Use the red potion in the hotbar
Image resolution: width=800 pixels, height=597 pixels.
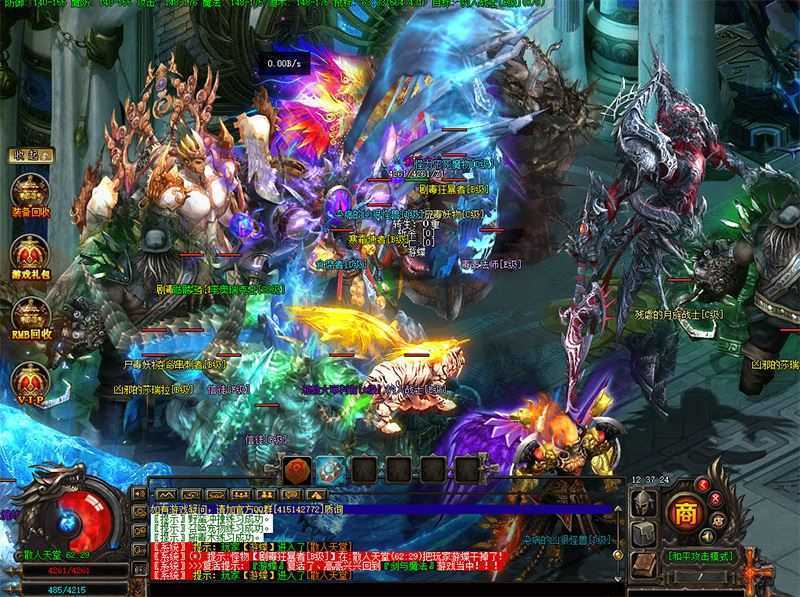tap(297, 470)
